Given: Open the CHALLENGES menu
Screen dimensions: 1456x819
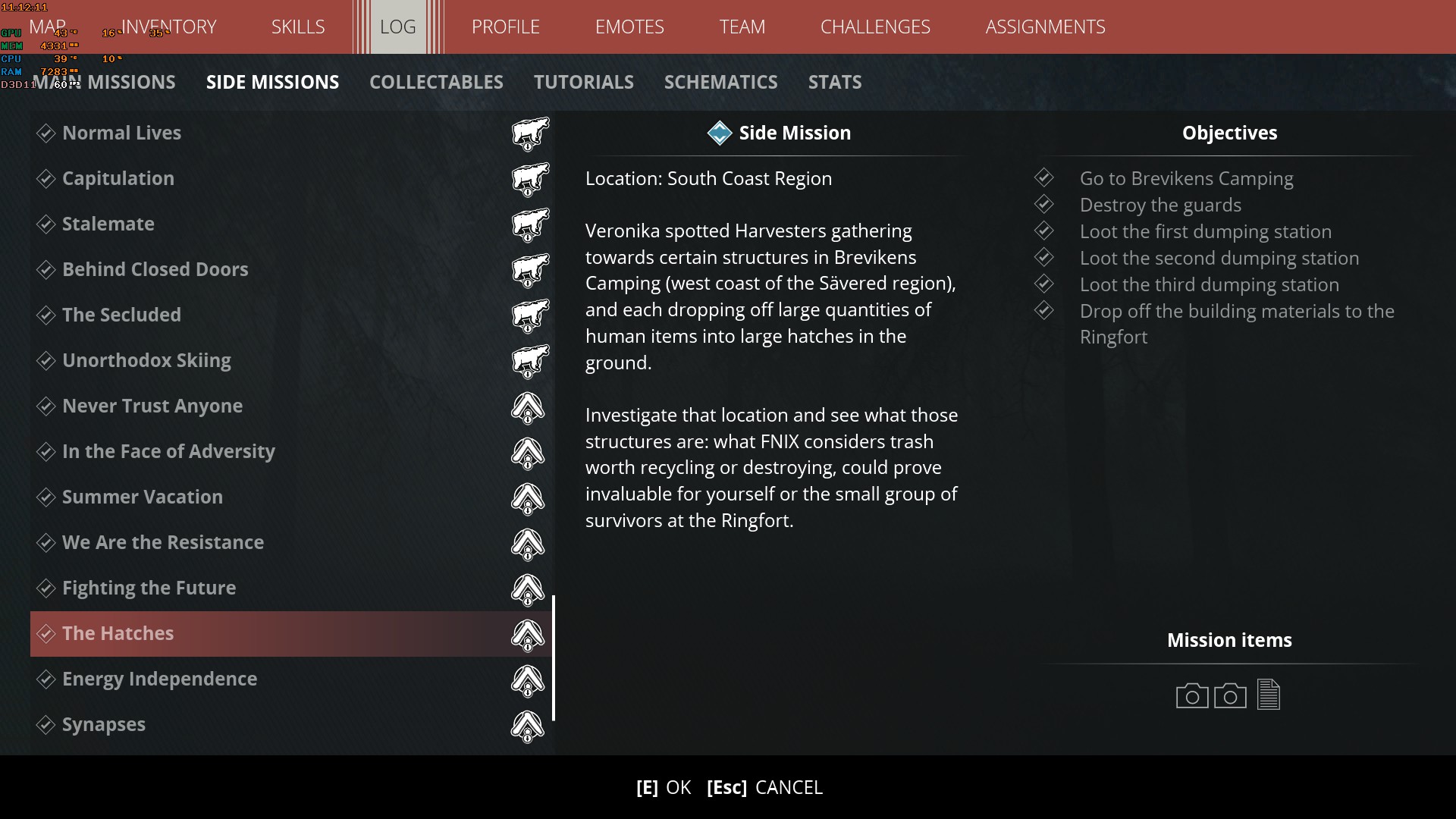Looking at the screenshot, I should (875, 27).
